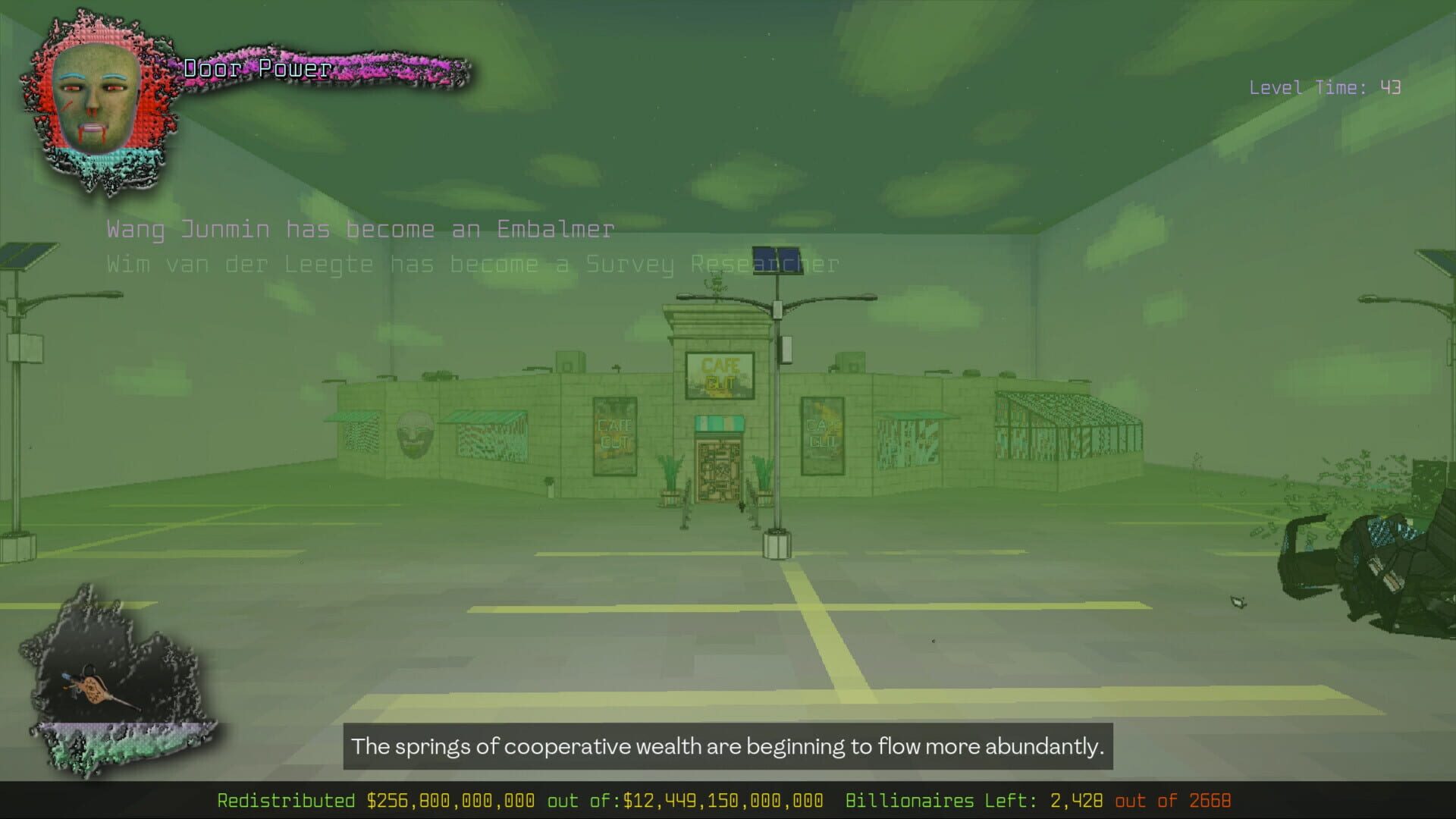
Task: Click the cooperative wealth subtitle box
Action: pos(728,746)
